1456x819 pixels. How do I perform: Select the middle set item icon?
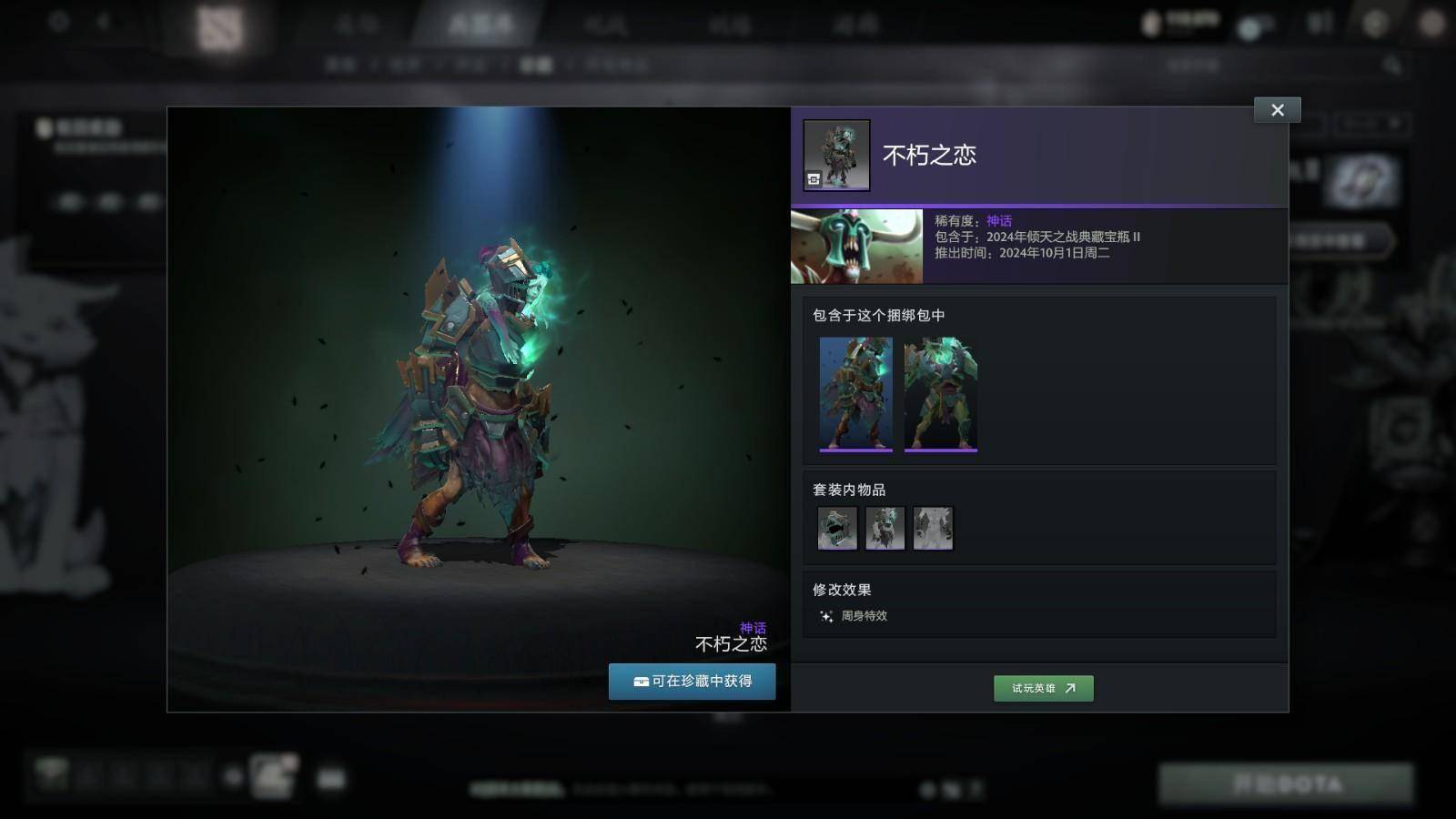tap(885, 528)
